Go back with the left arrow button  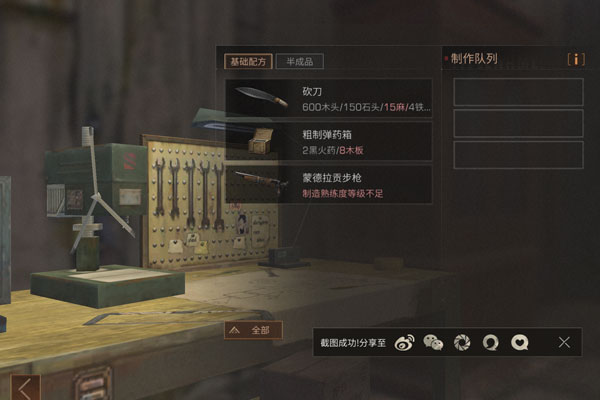tap(25, 387)
